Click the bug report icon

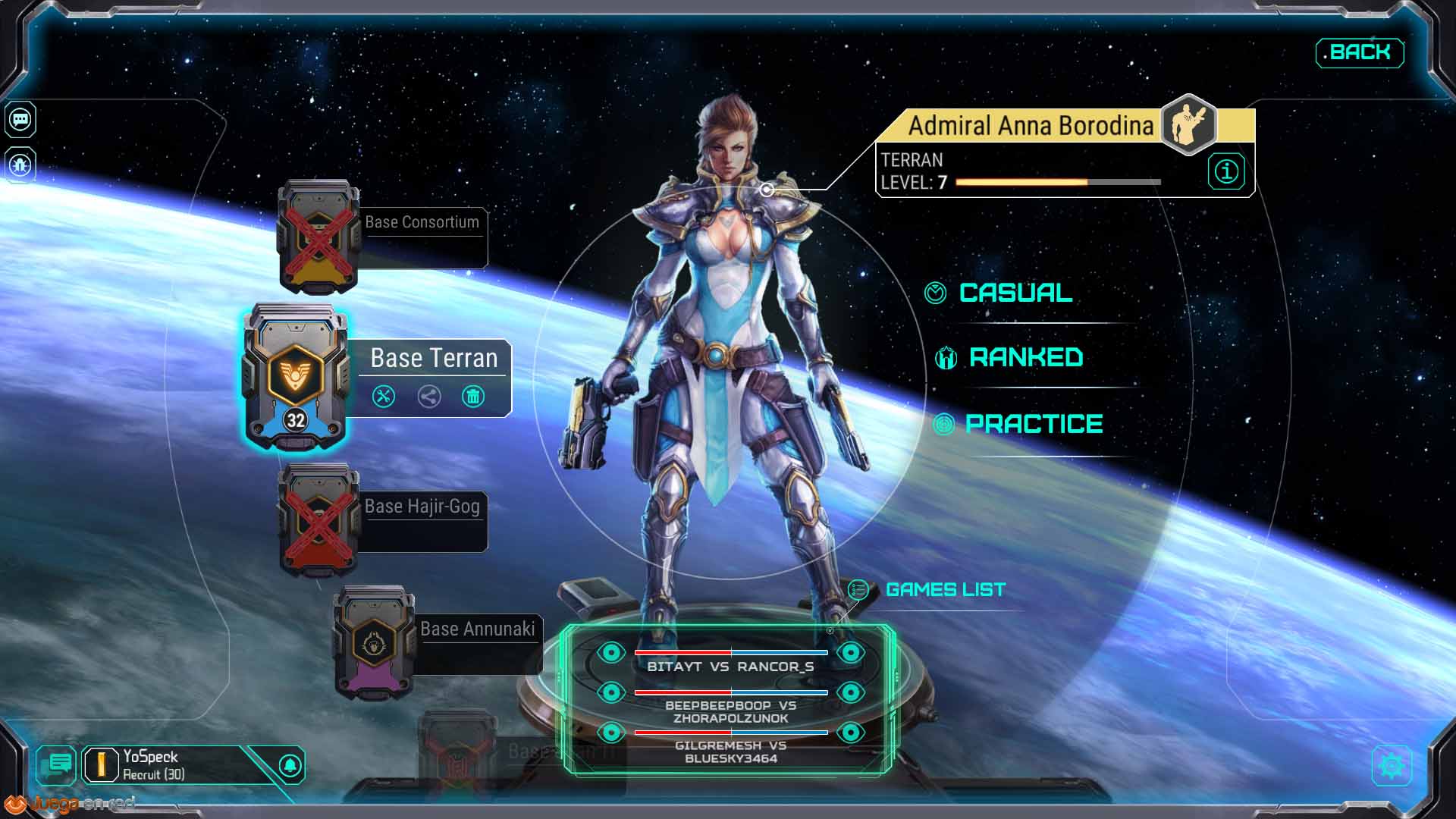tap(20, 165)
